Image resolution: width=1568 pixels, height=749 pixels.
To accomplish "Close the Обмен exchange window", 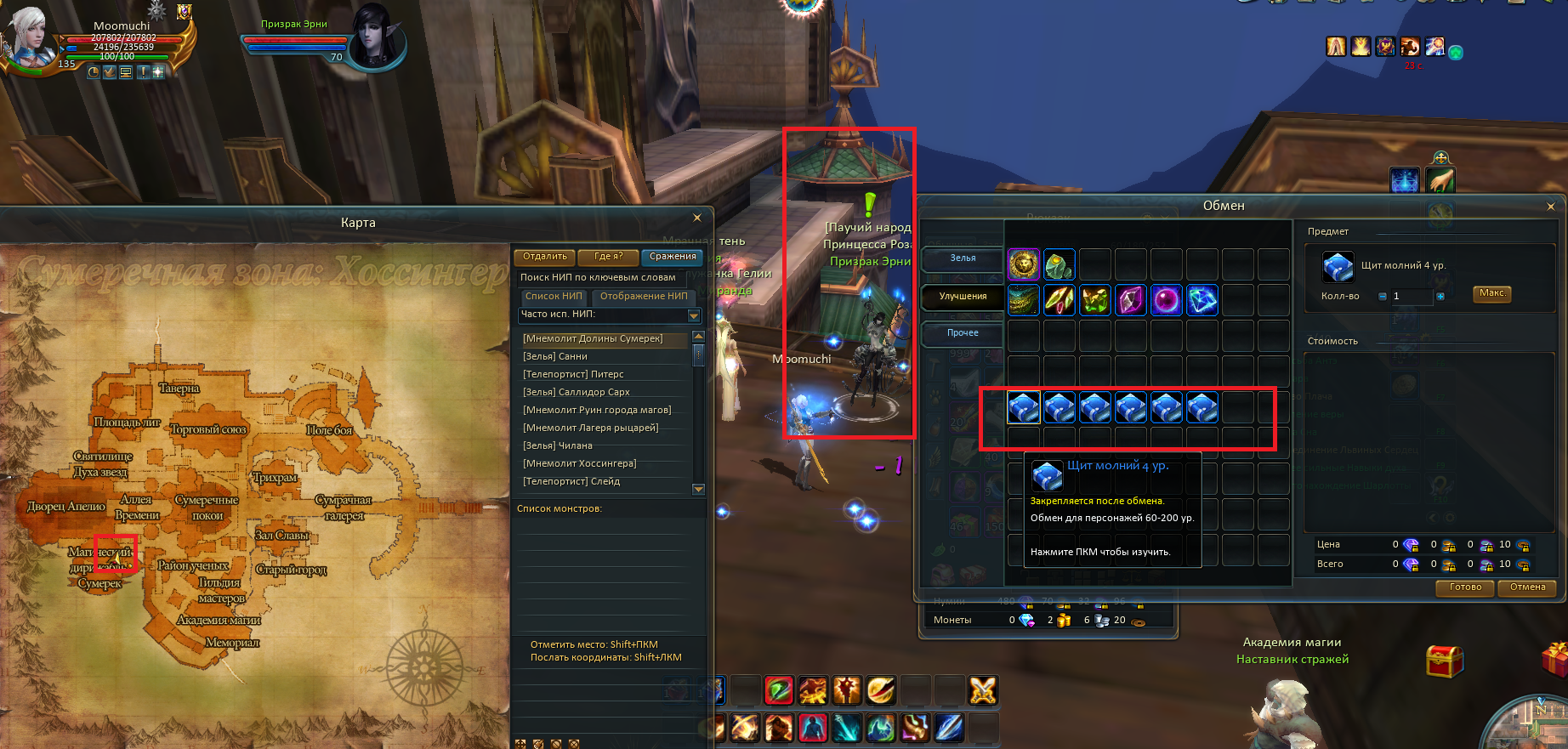I will (1550, 207).
